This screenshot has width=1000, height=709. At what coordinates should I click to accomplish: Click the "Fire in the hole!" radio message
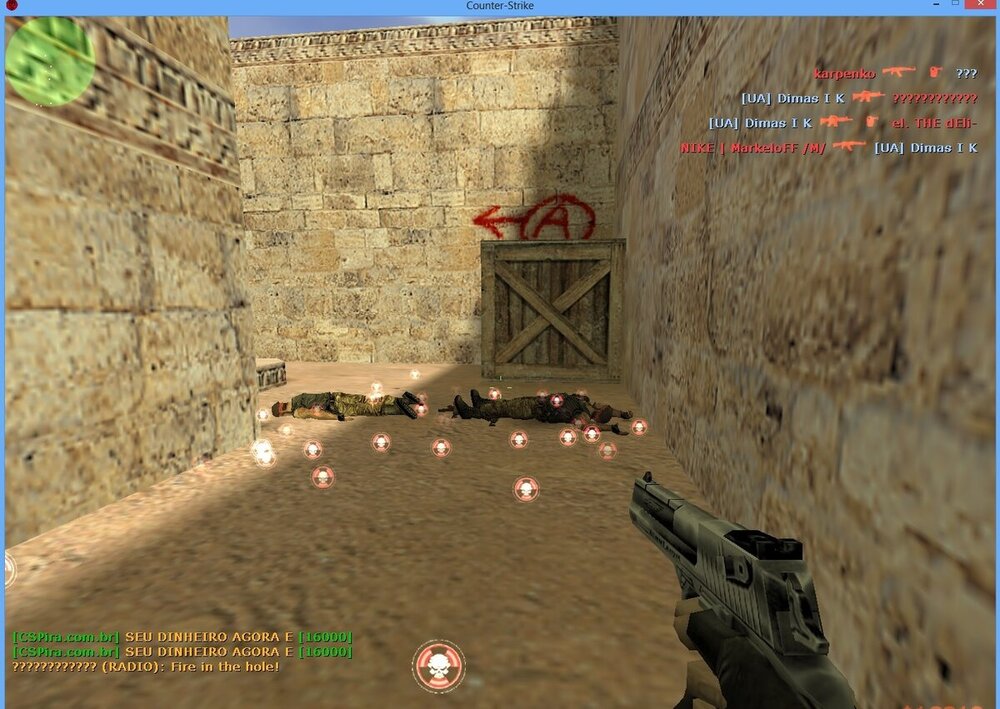coord(146,666)
